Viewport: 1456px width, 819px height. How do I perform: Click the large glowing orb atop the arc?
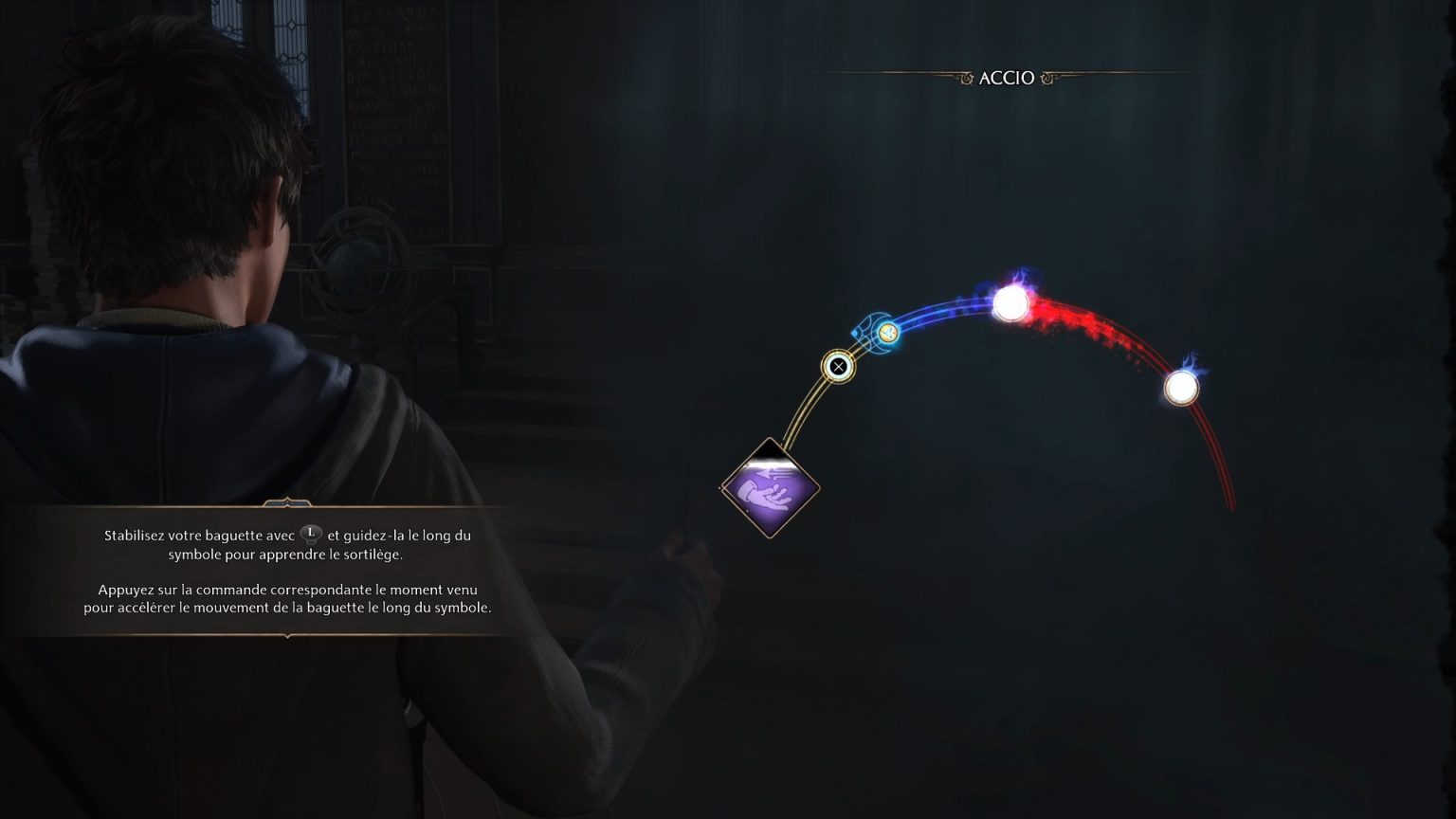click(1011, 303)
